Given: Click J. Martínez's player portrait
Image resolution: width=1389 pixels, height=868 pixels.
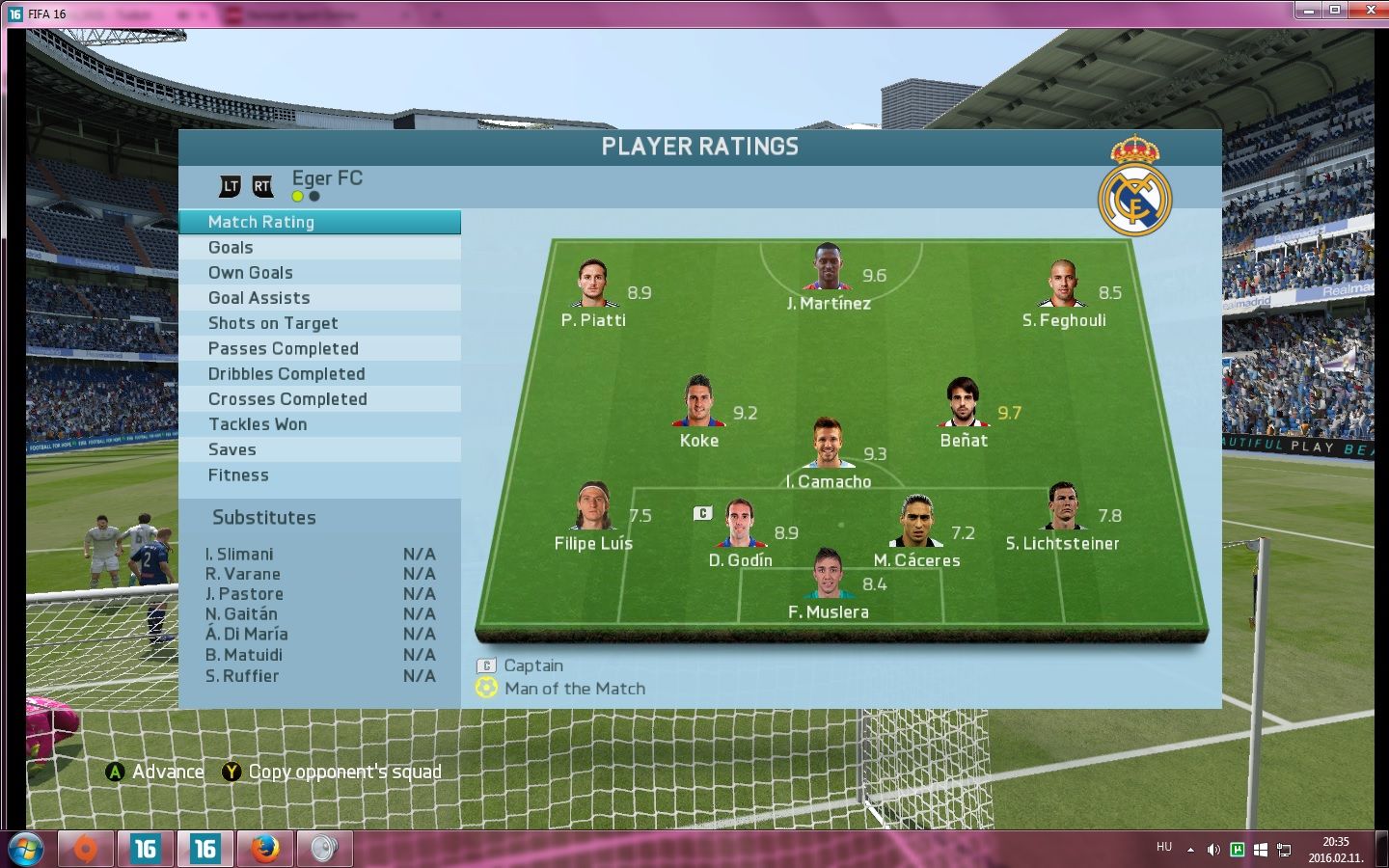Looking at the screenshot, I should coord(828,267).
